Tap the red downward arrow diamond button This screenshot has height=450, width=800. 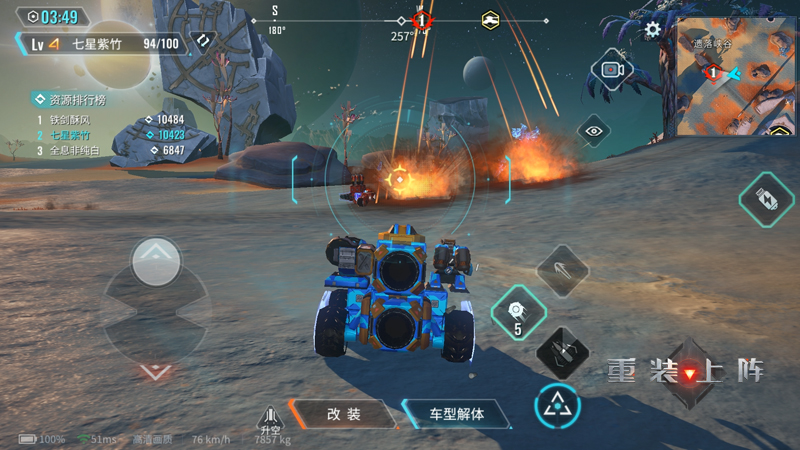coord(689,374)
